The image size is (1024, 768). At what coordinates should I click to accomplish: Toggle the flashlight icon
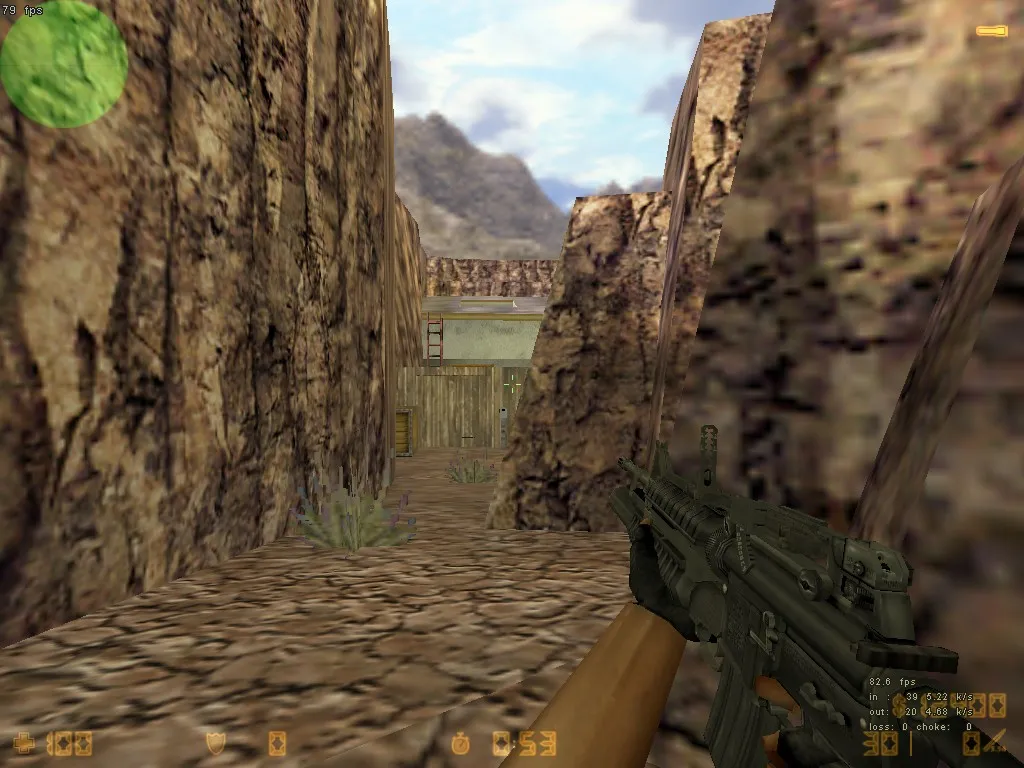992,31
